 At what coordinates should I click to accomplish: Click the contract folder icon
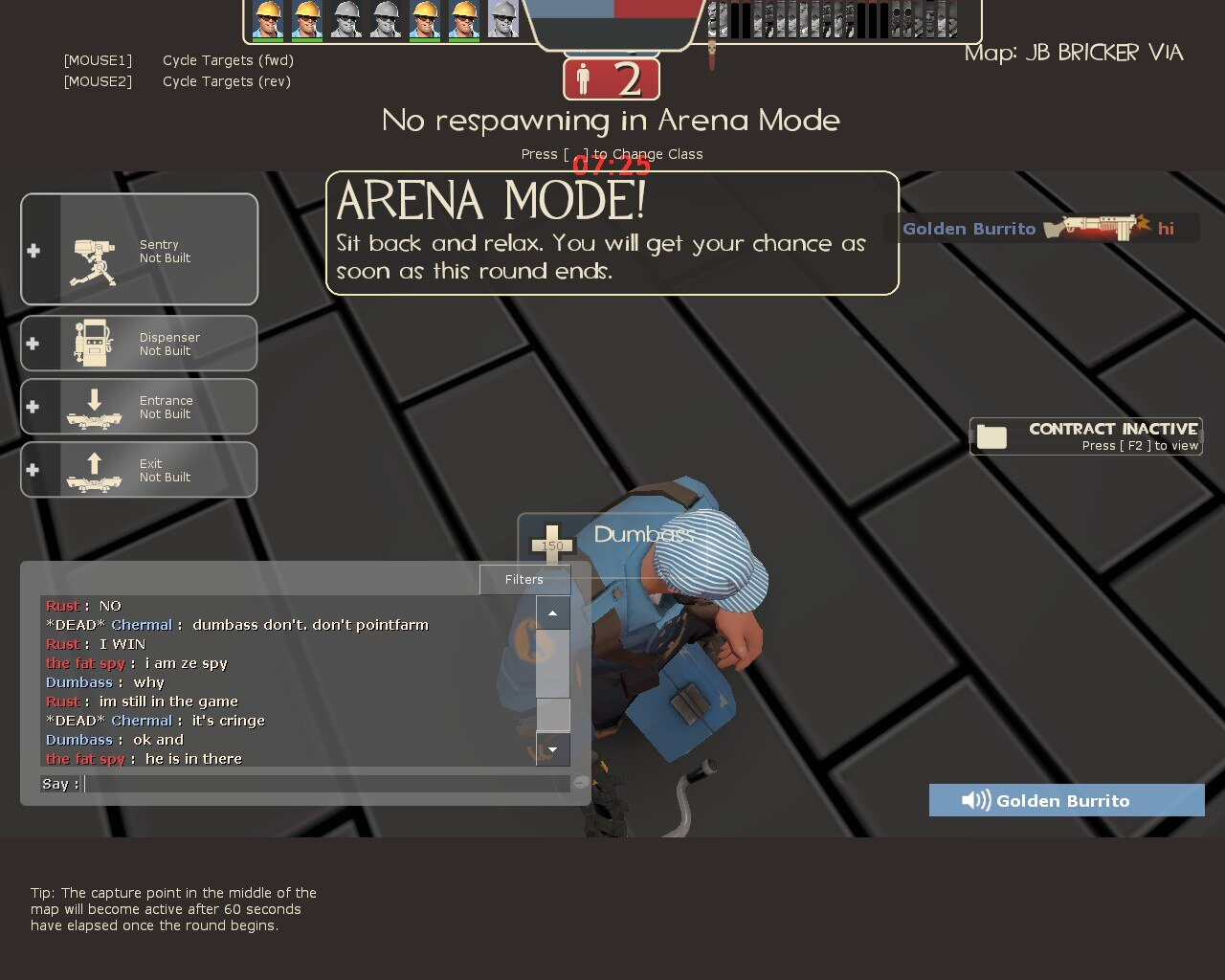(x=991, y=436)
